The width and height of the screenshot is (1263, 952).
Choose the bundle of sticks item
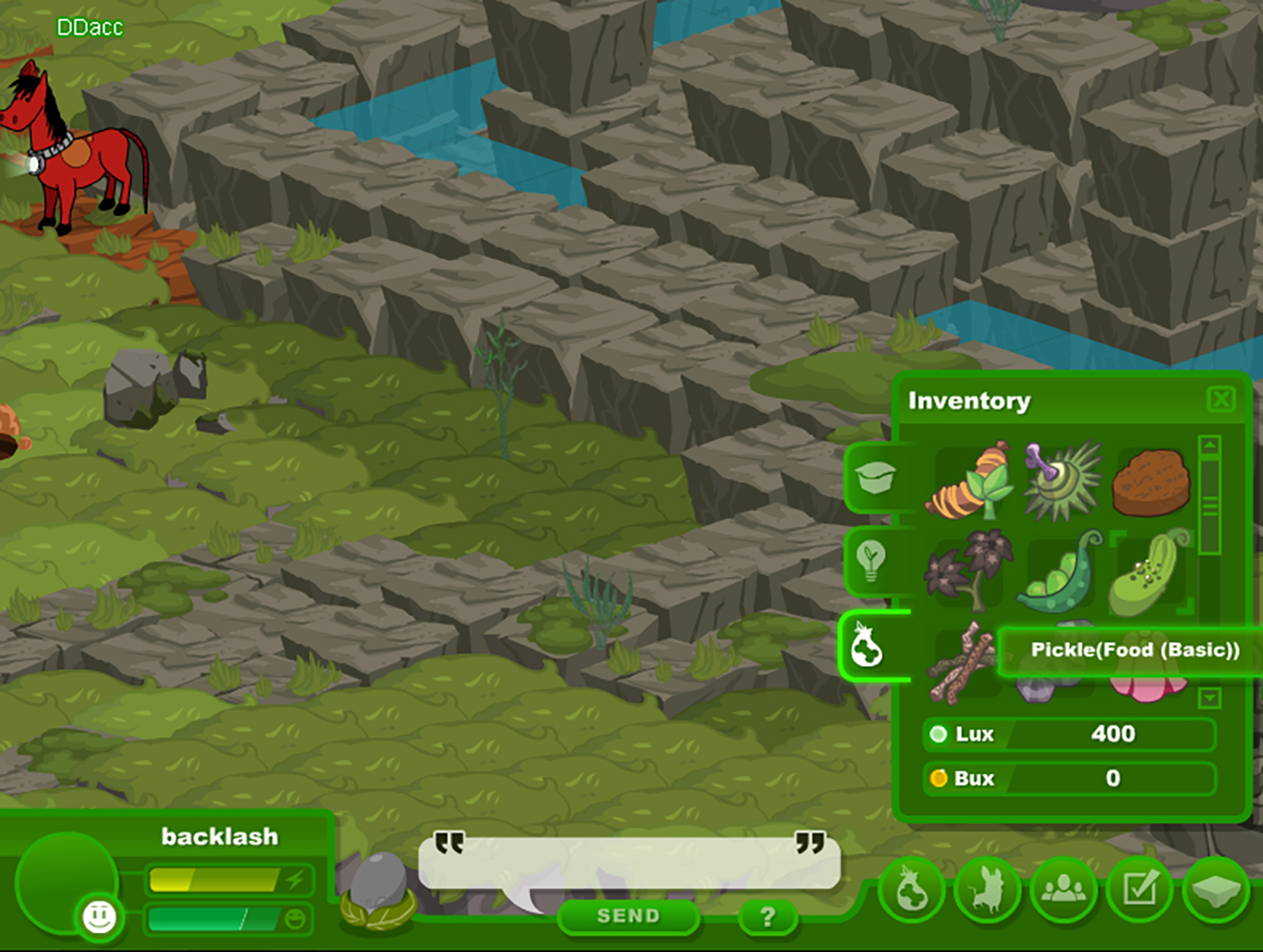pos(963,661)
